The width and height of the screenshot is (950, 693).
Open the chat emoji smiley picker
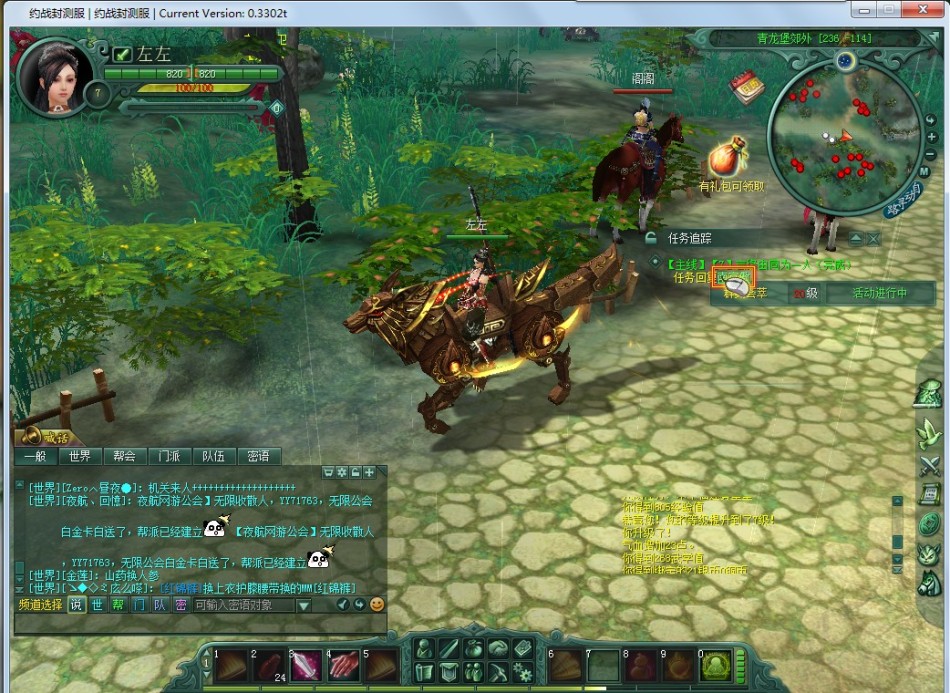(x=377, y=605)
